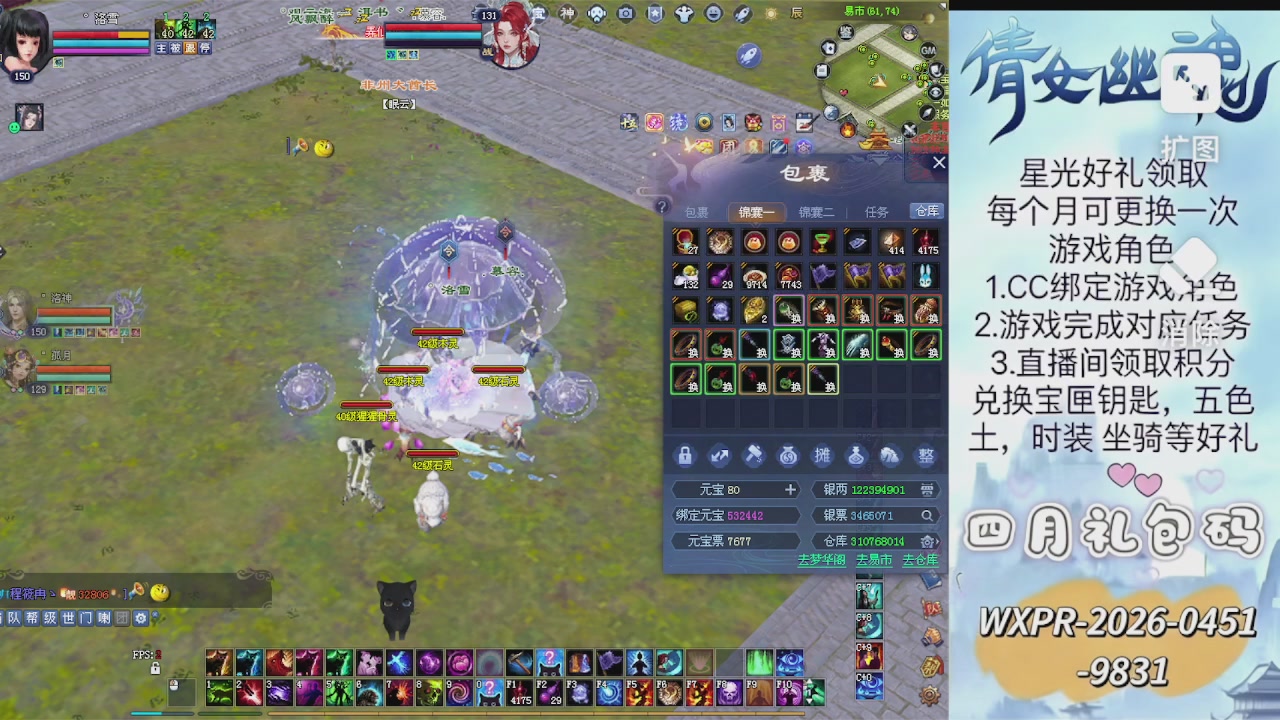Click the lock icon in the bag toolbar
1280x720 pixels.
[x=685, y=455]
